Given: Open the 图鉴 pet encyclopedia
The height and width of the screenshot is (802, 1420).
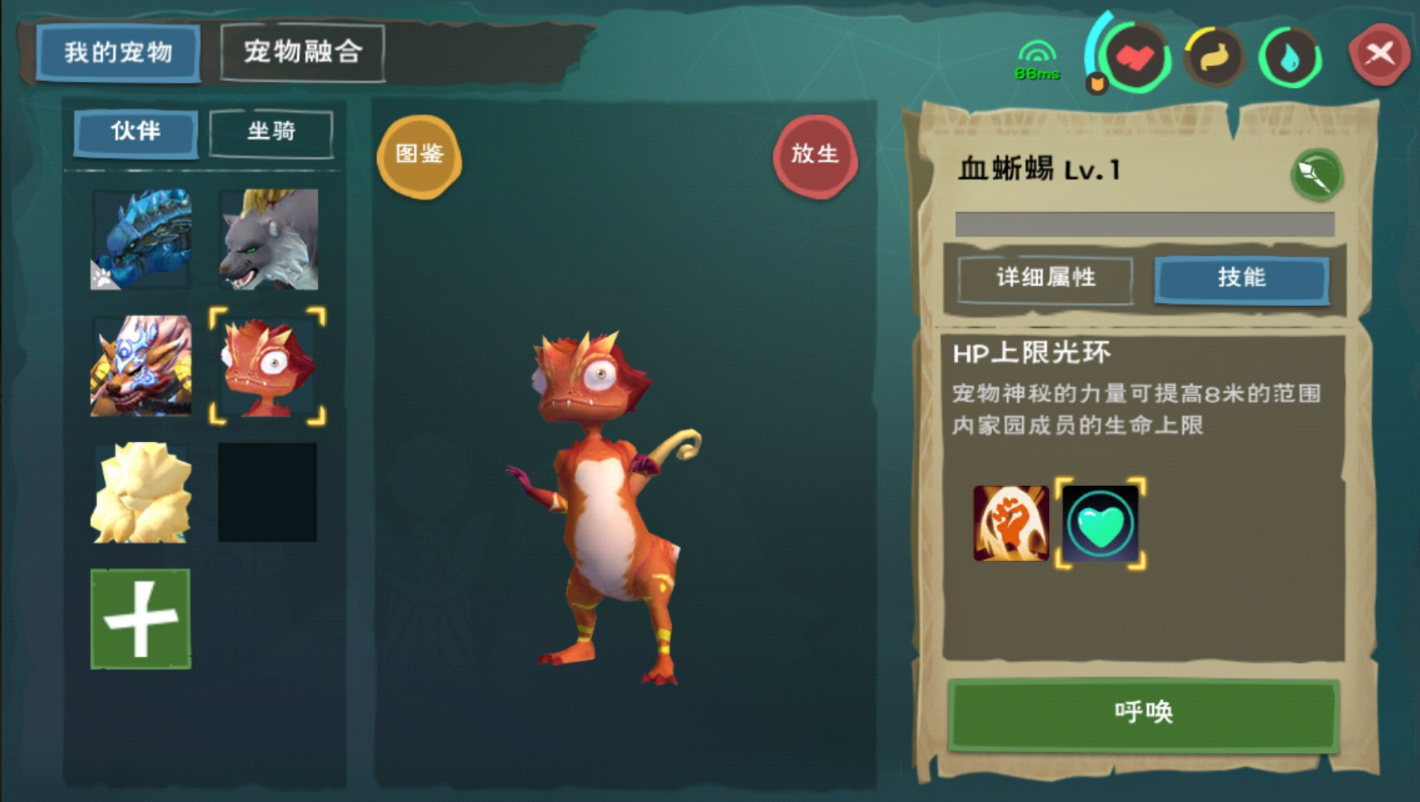Looking at the screenshot, I should pyautogui.click(x=419, y=155).
